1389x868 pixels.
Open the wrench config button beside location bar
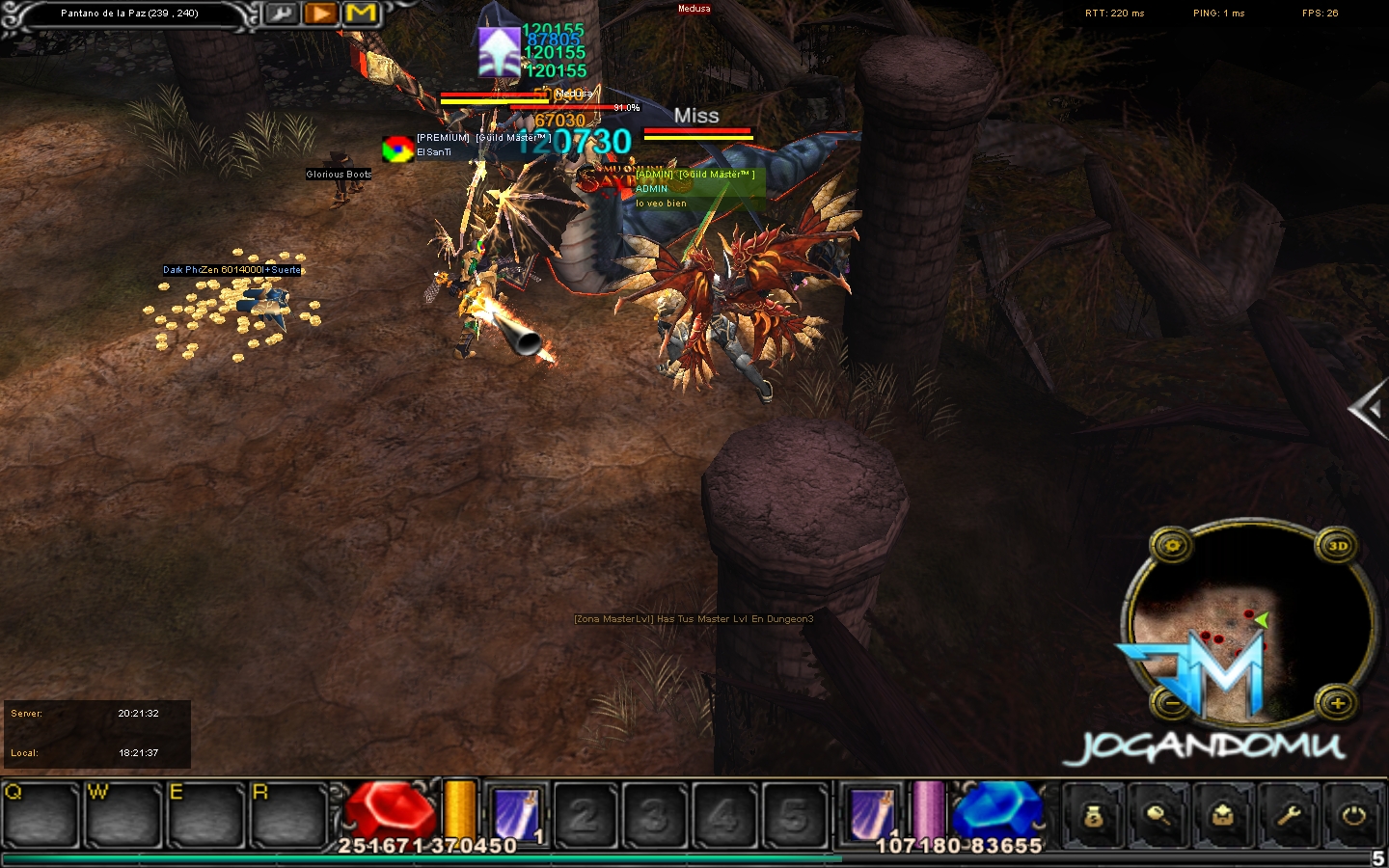click(x=282, y=14)
